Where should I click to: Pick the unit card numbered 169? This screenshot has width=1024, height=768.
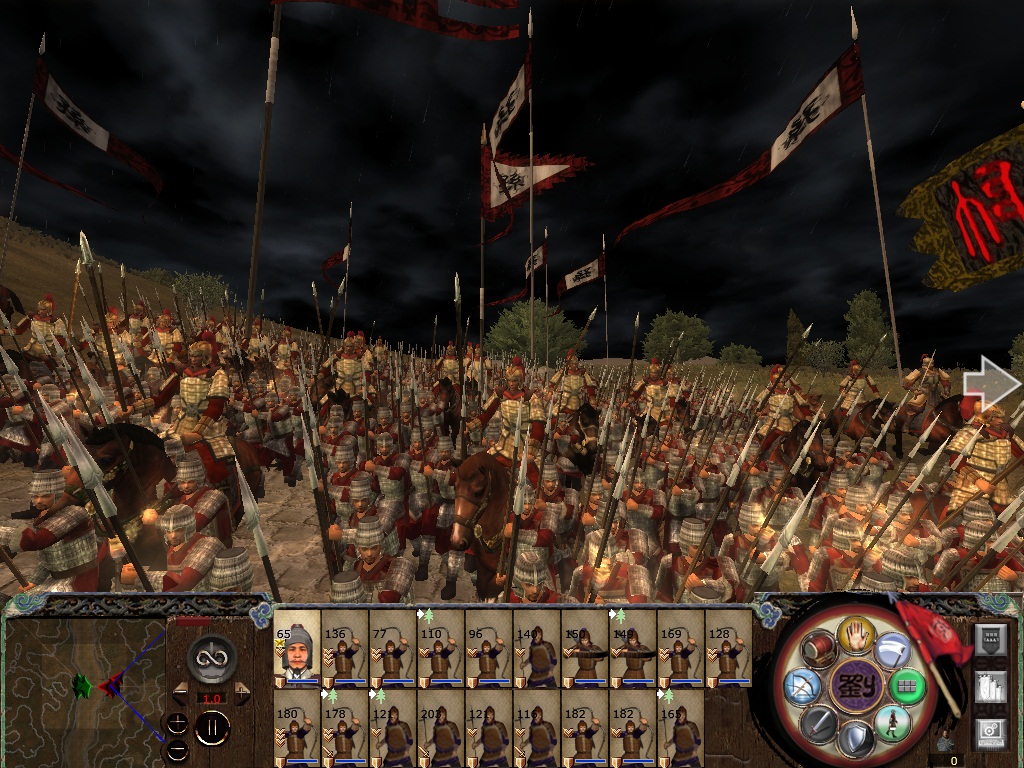(x=681, y=648)
